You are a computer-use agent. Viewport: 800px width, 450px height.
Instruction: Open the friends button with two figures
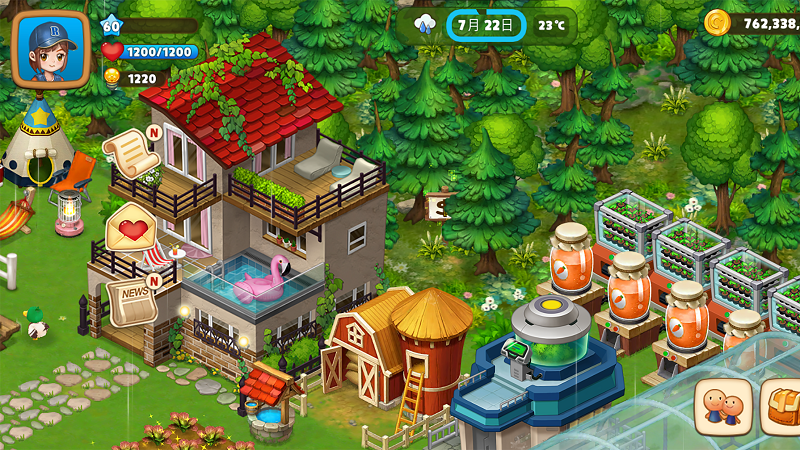723,407
